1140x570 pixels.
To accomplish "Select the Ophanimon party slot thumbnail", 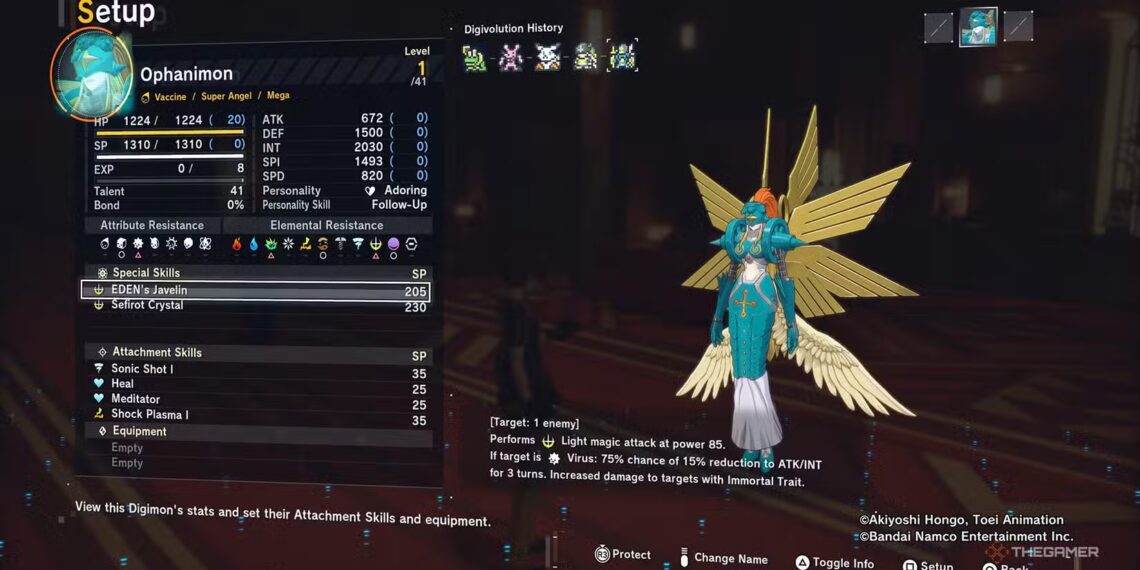I will (977, 27).
